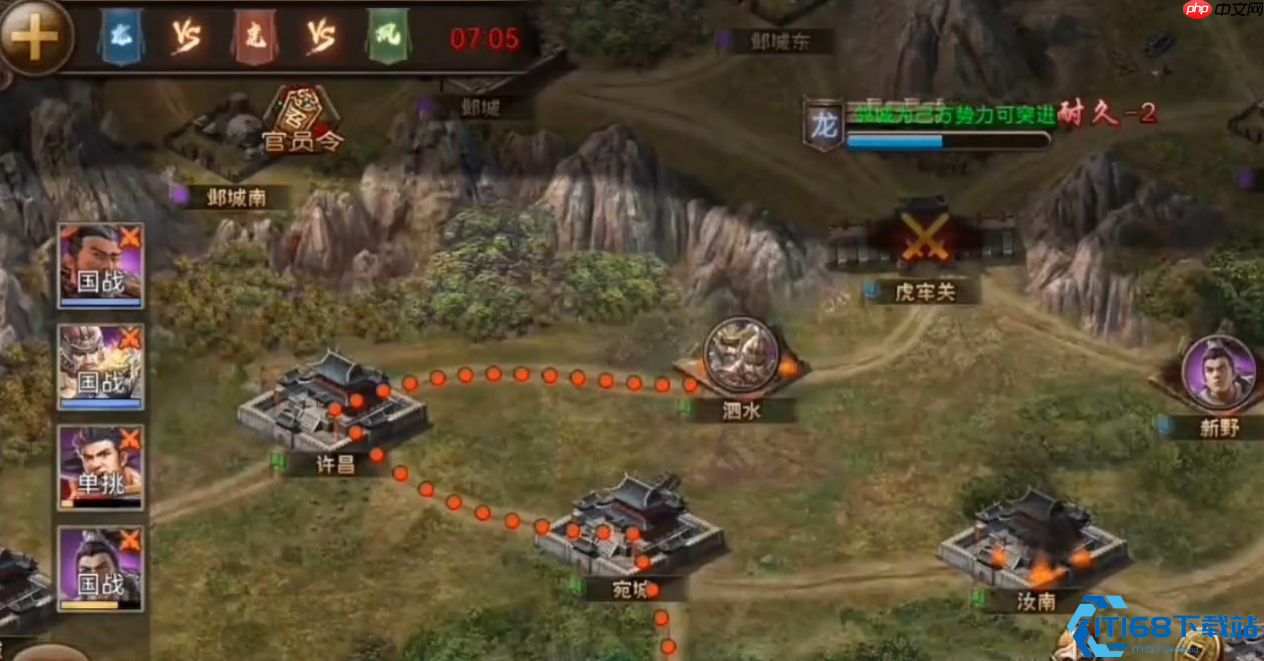Select the hero portrait labeled 单挑
Viewport: 1264px width, 661px height.
click(x=100, y=465)
